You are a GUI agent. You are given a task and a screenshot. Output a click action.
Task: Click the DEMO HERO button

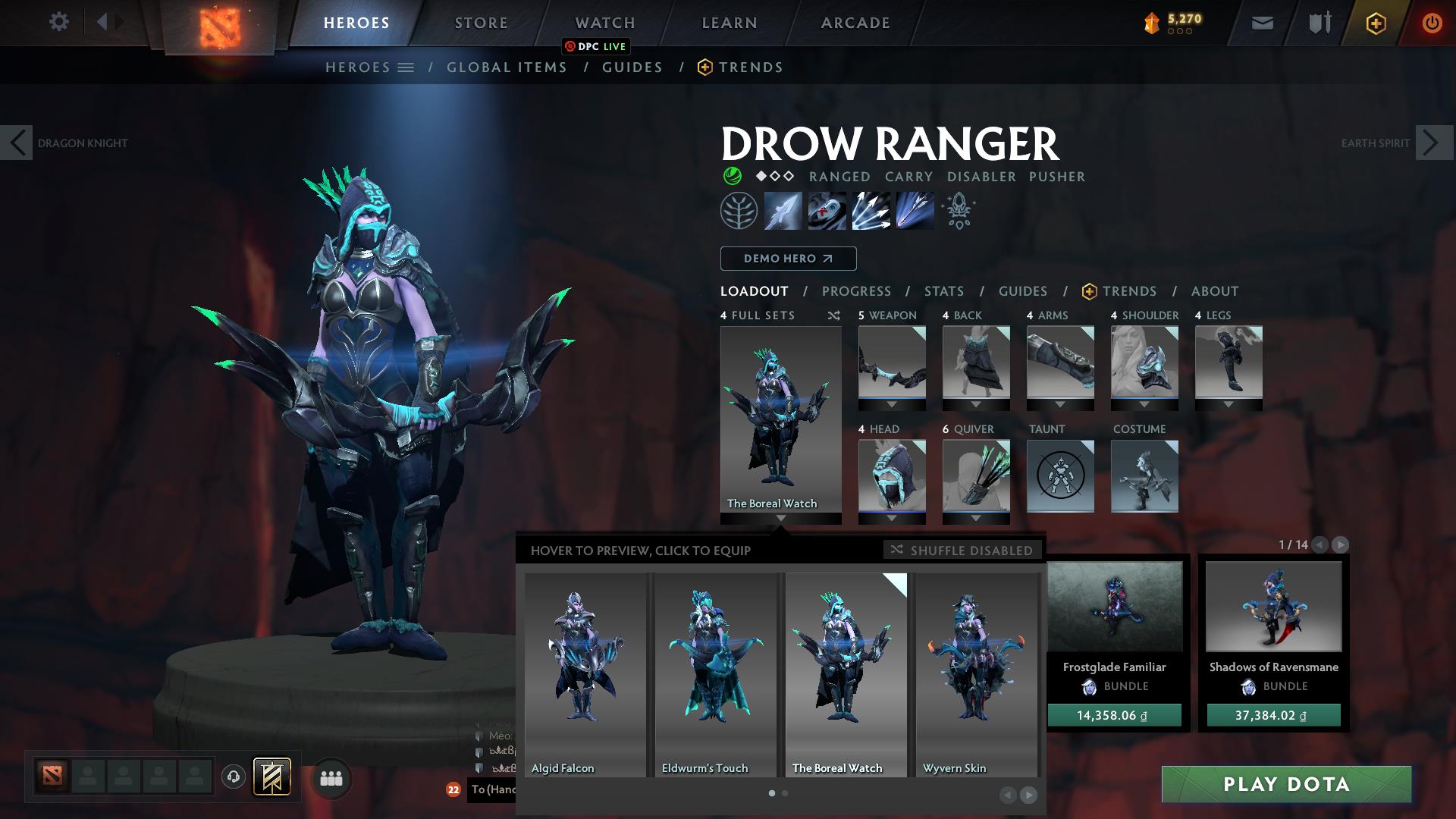click(x=788, y=259)
